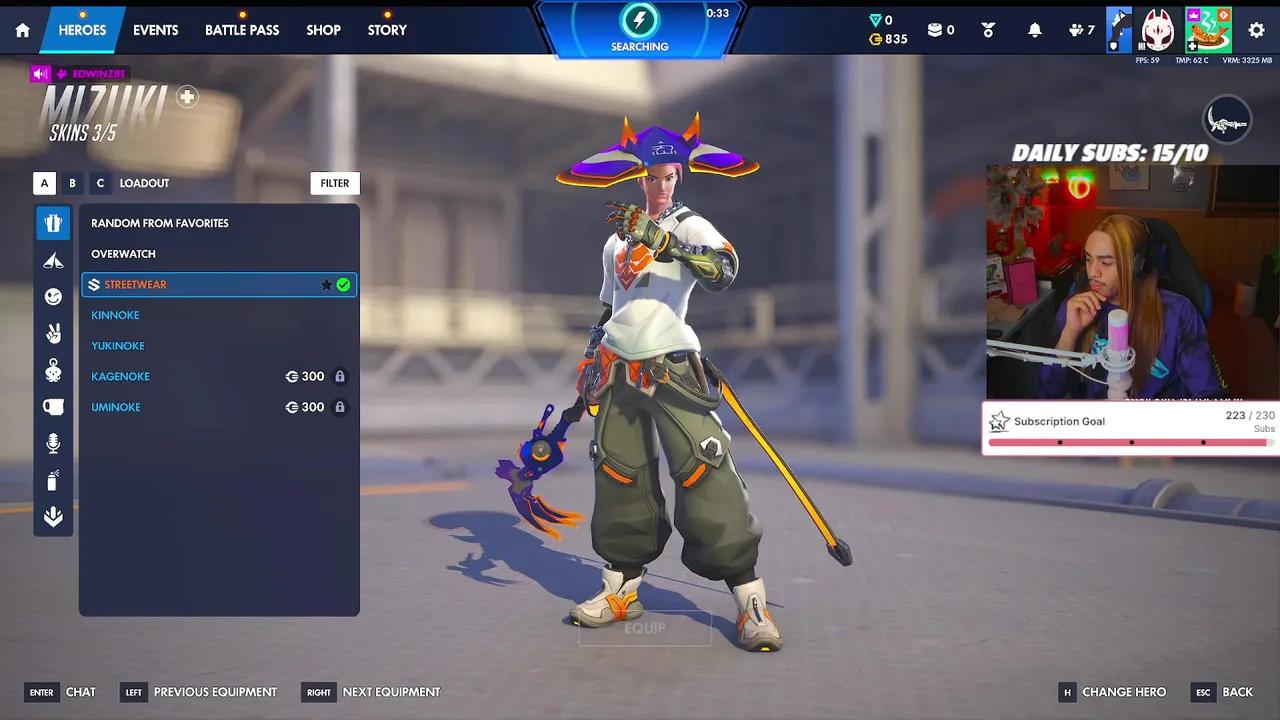Click the Equip button
The width and height of the screenshot is (1280, 720).
[x=645, y=628]
